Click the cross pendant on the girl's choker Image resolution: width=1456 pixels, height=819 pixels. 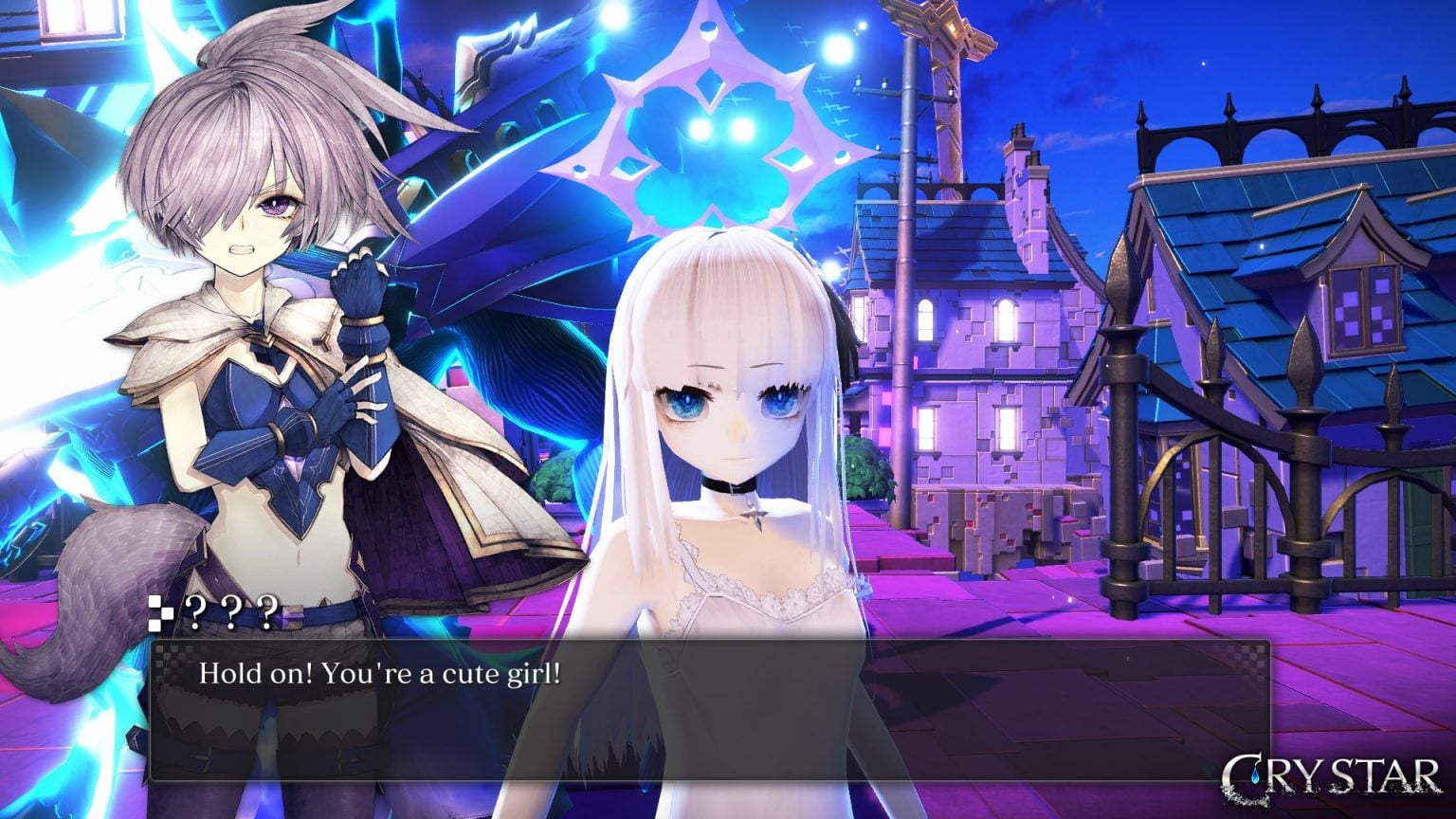(754, 517)
